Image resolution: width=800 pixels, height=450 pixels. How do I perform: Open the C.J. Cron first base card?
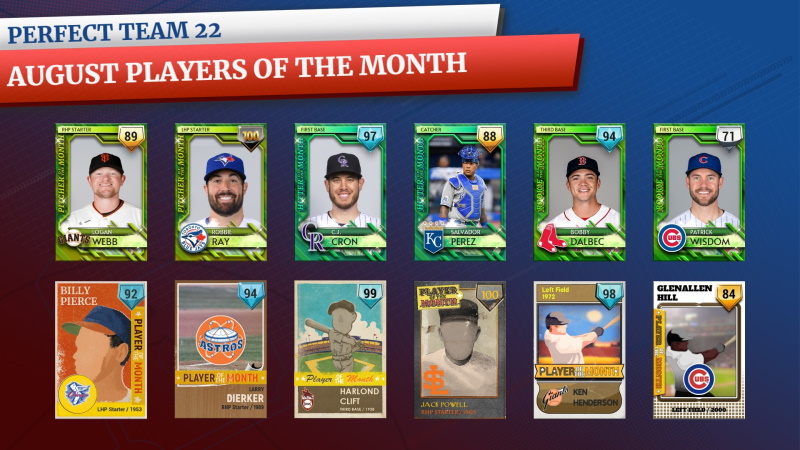coord(340,192)
